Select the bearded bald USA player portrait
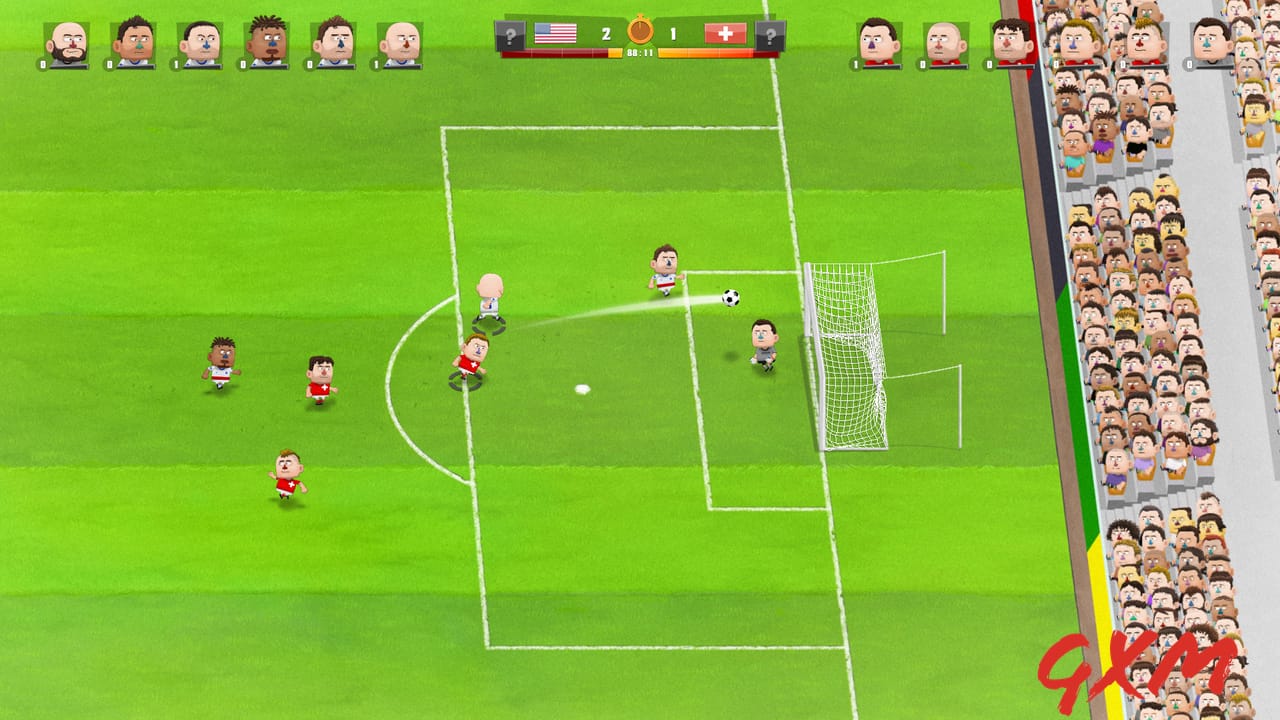 click(x=68, y=44)
